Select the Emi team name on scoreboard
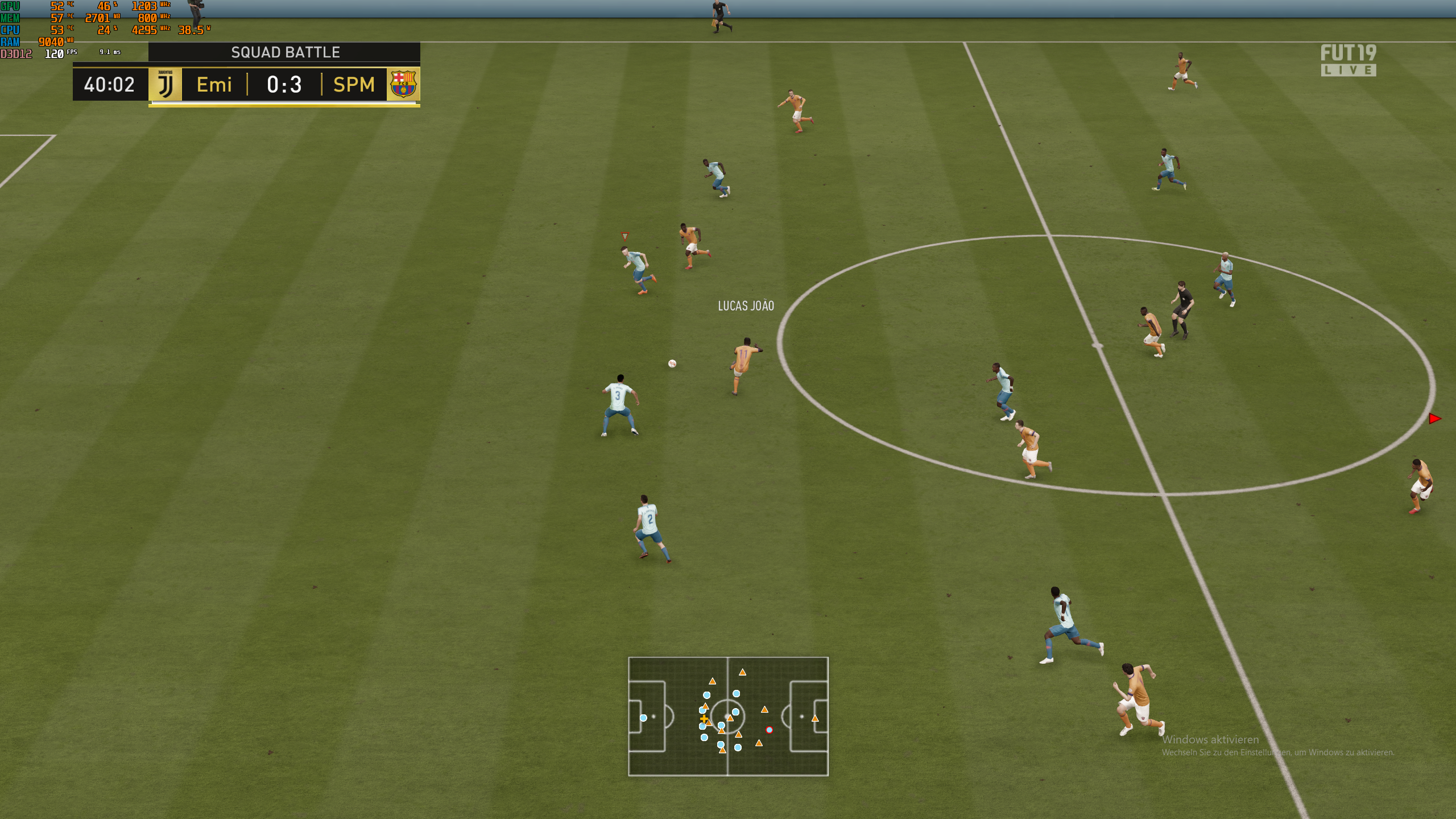The width and height of the screenshot is (1456, 819). coord(213,85)
